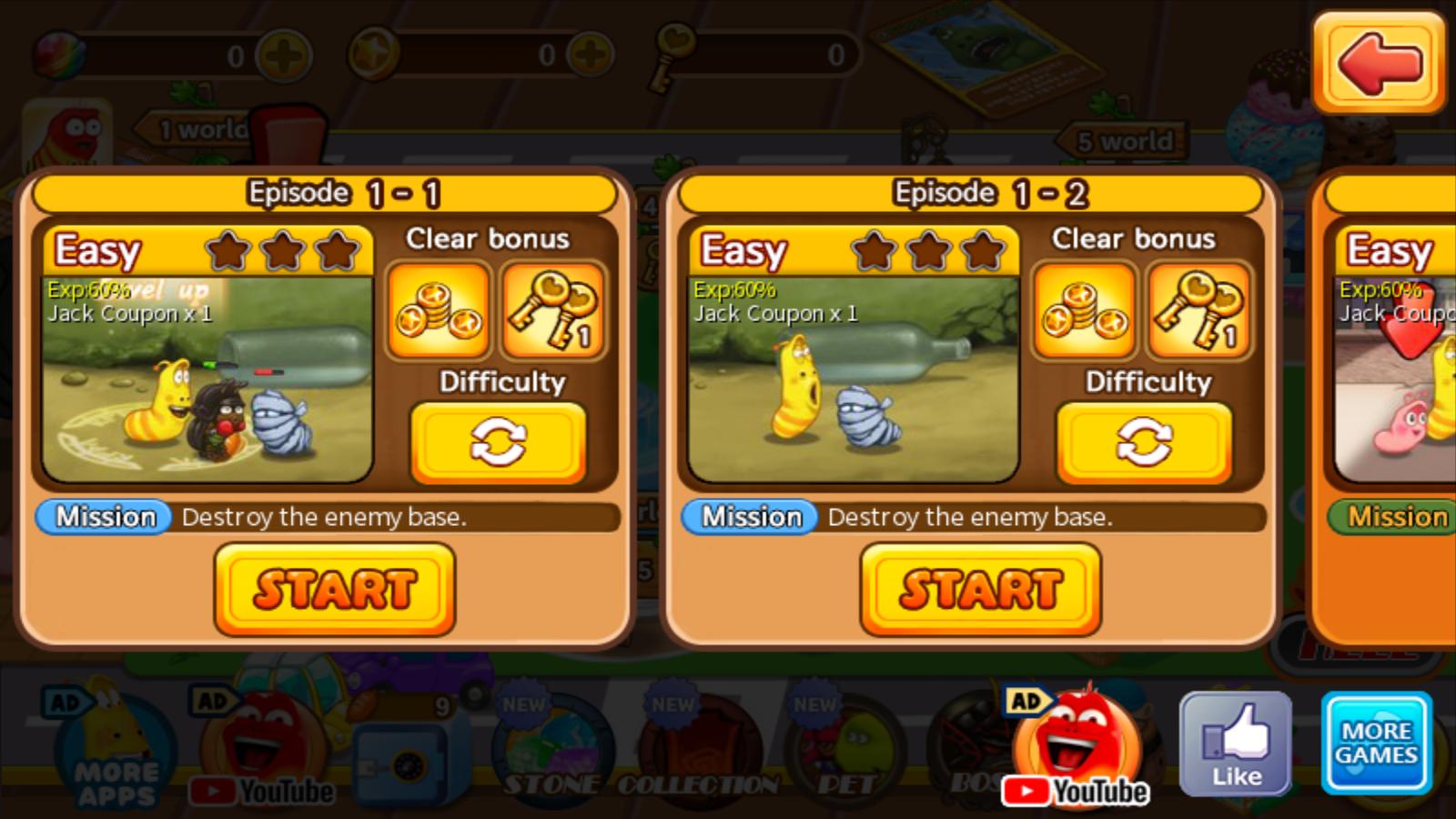Tap the back arrow button
The image size is (1456, 819).
point(1380,62)
